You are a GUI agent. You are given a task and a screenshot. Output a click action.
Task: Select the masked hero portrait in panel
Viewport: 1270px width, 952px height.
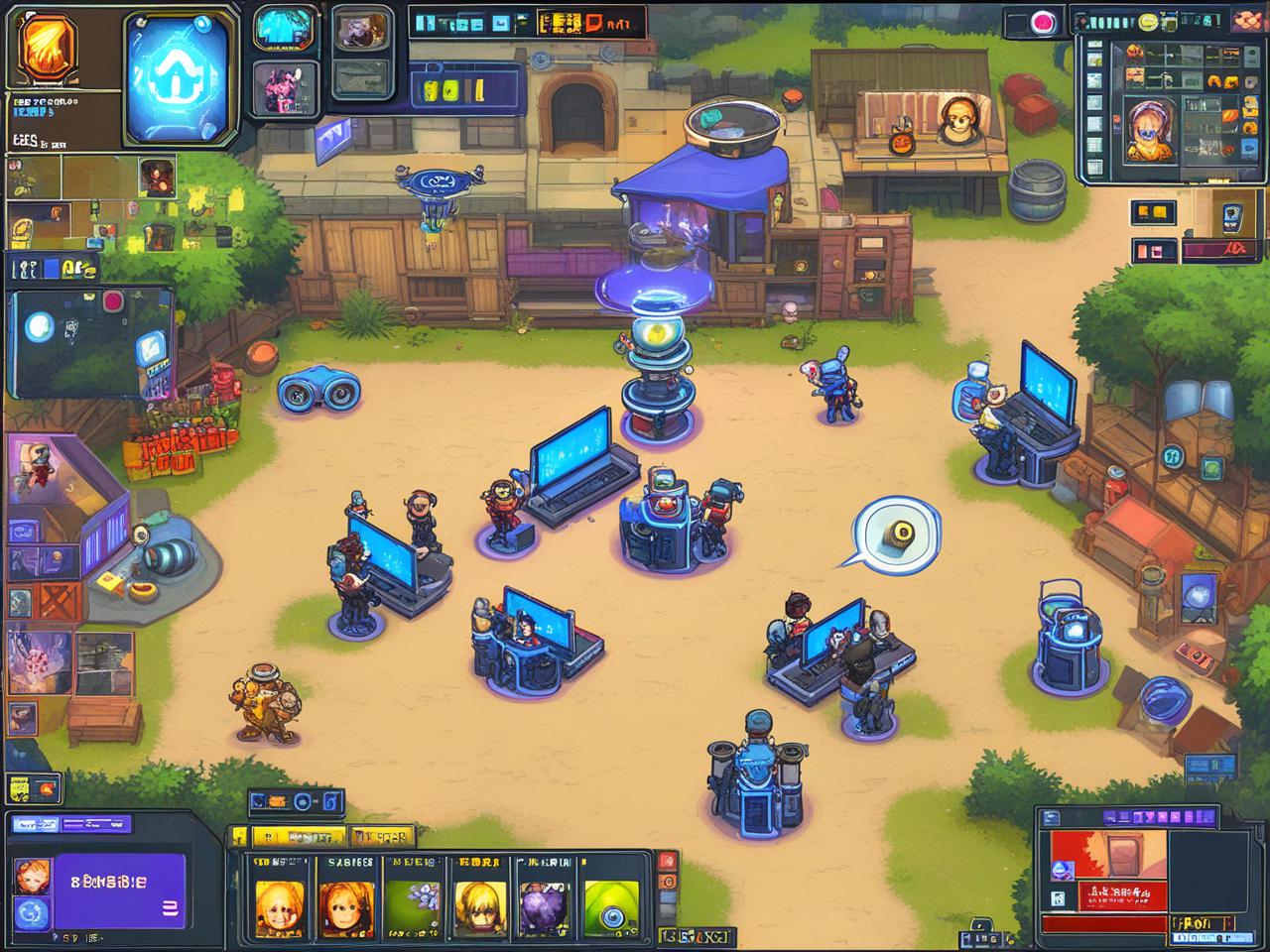(1149, 129)
